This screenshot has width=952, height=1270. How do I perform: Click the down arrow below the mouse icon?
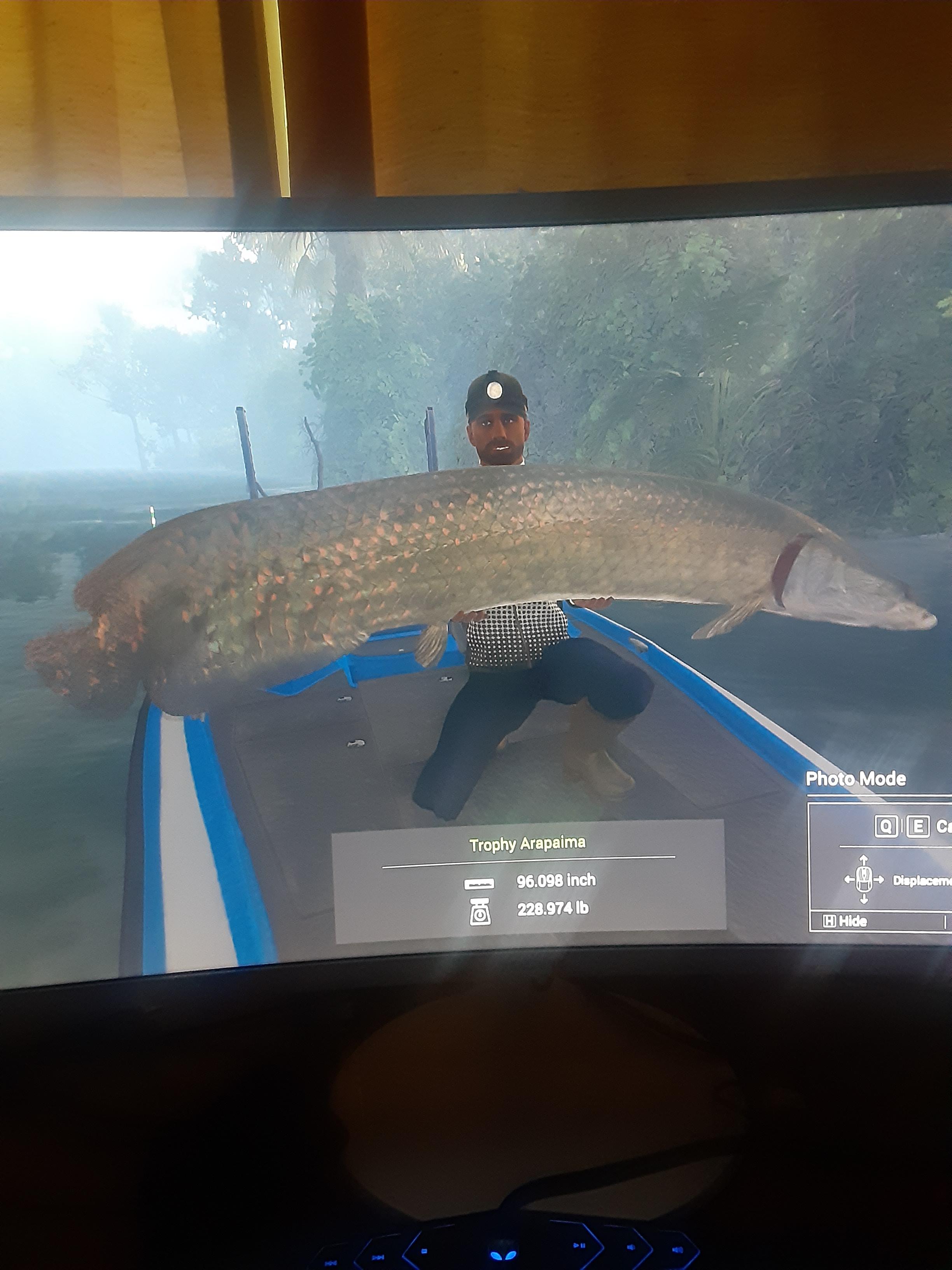pyautogui.click(x=864, y=900)
